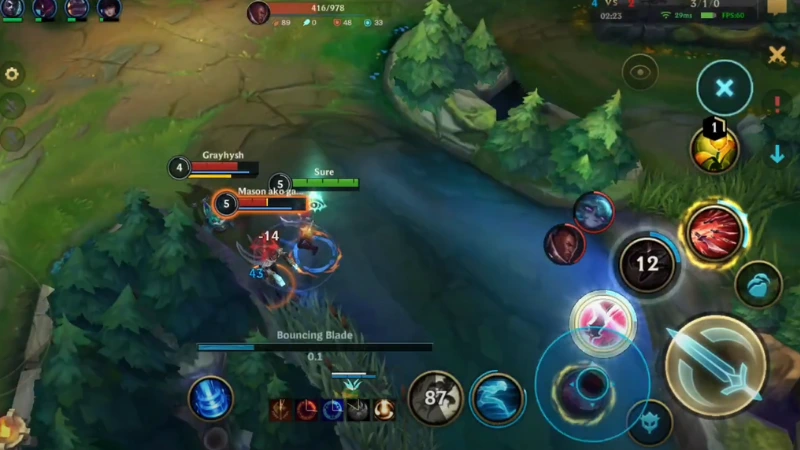The image size is (800, 450).
Task: Tap the crossed-swords icon at top right
Action: coord(777,54)
